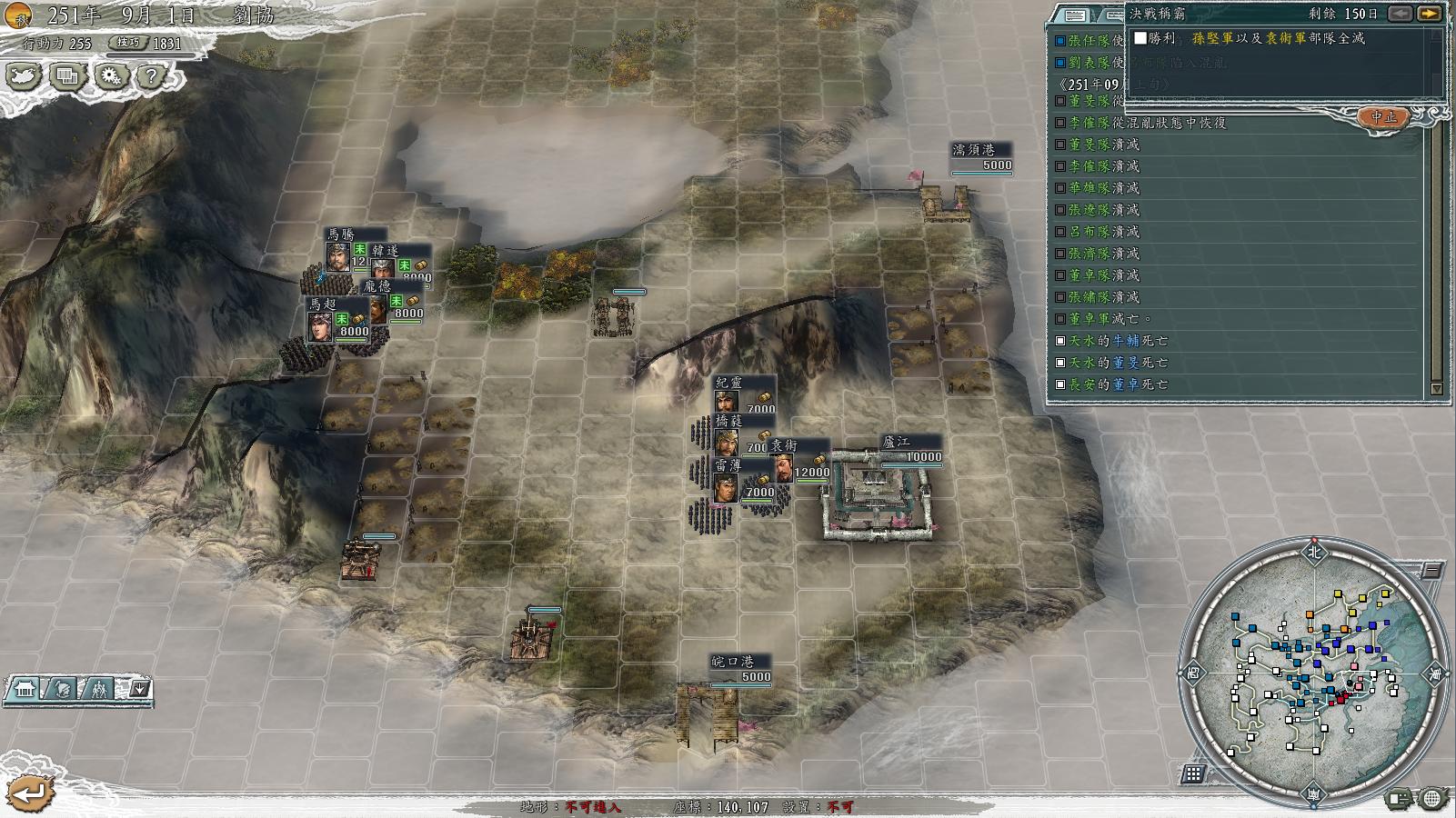This screenshot has width=1456, height=818.
Task: Switch to the message log list tab
Action: (x=1075, y=15)
